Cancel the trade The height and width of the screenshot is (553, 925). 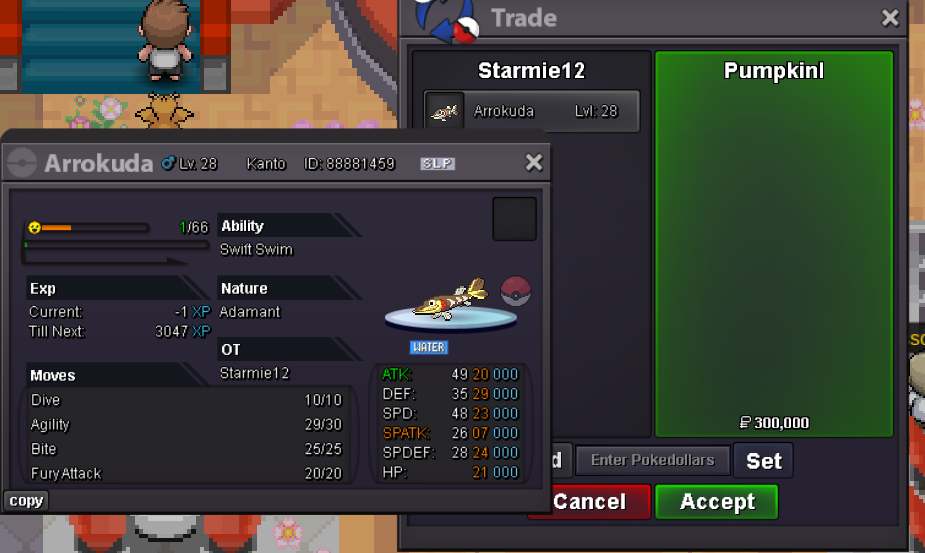coord(590,502)
